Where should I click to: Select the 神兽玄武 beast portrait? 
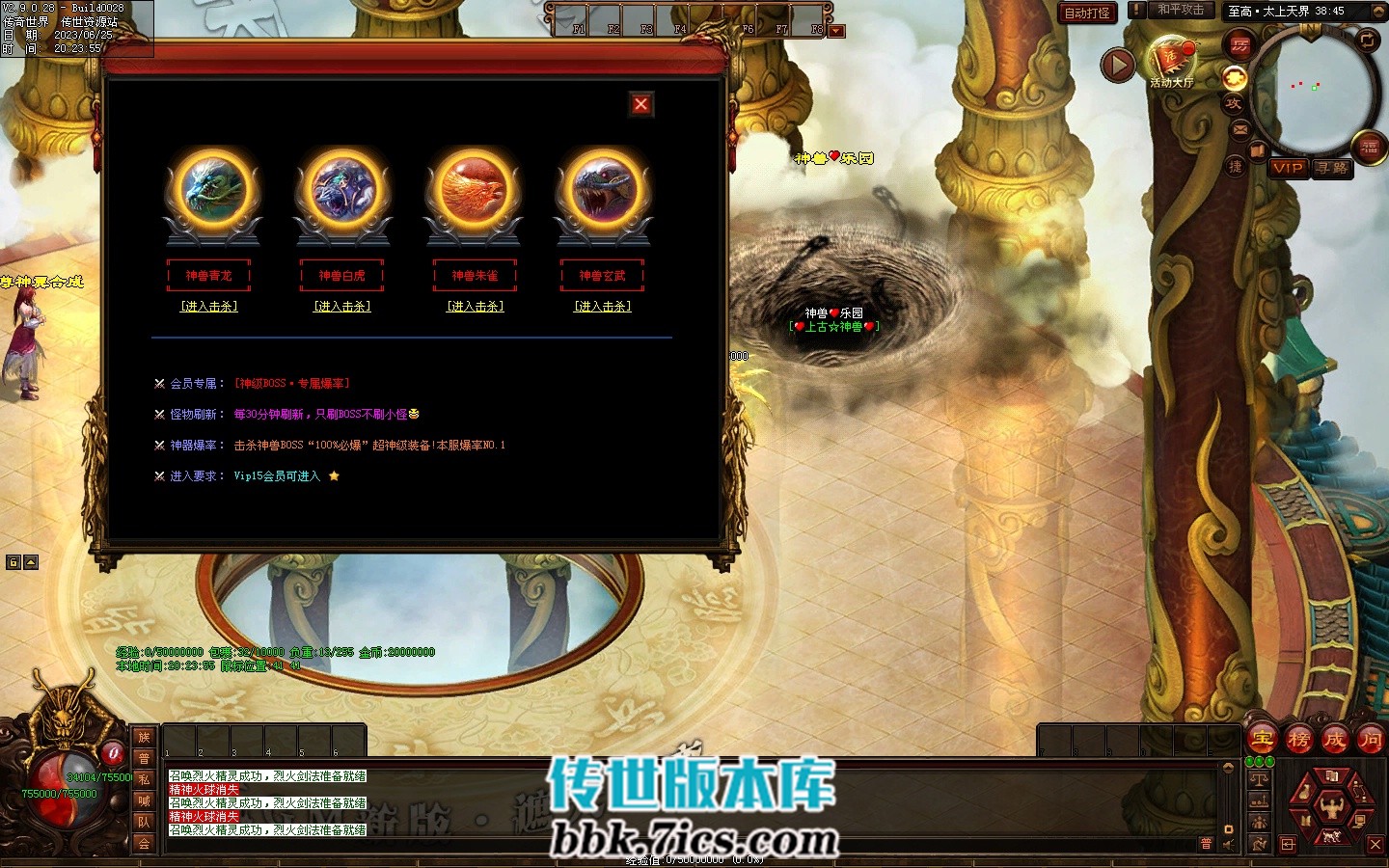coord(603,190)
